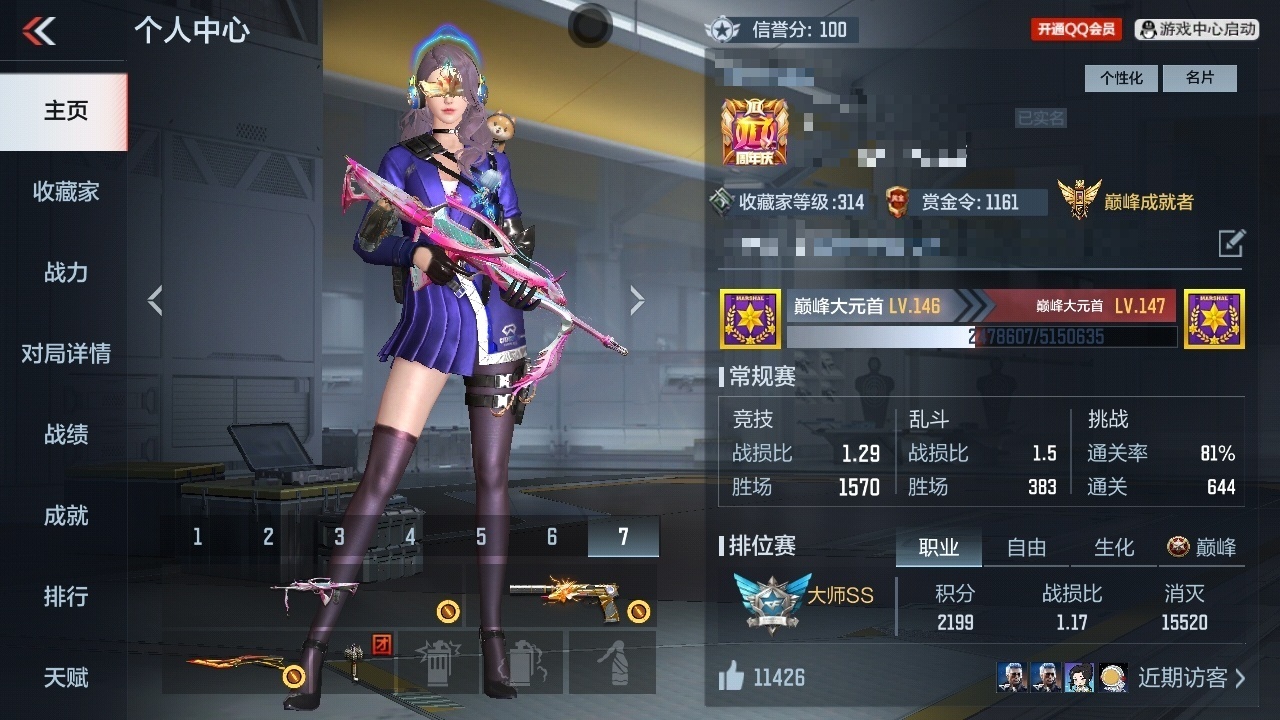Show the 排行 rankings page

[65, 596]
